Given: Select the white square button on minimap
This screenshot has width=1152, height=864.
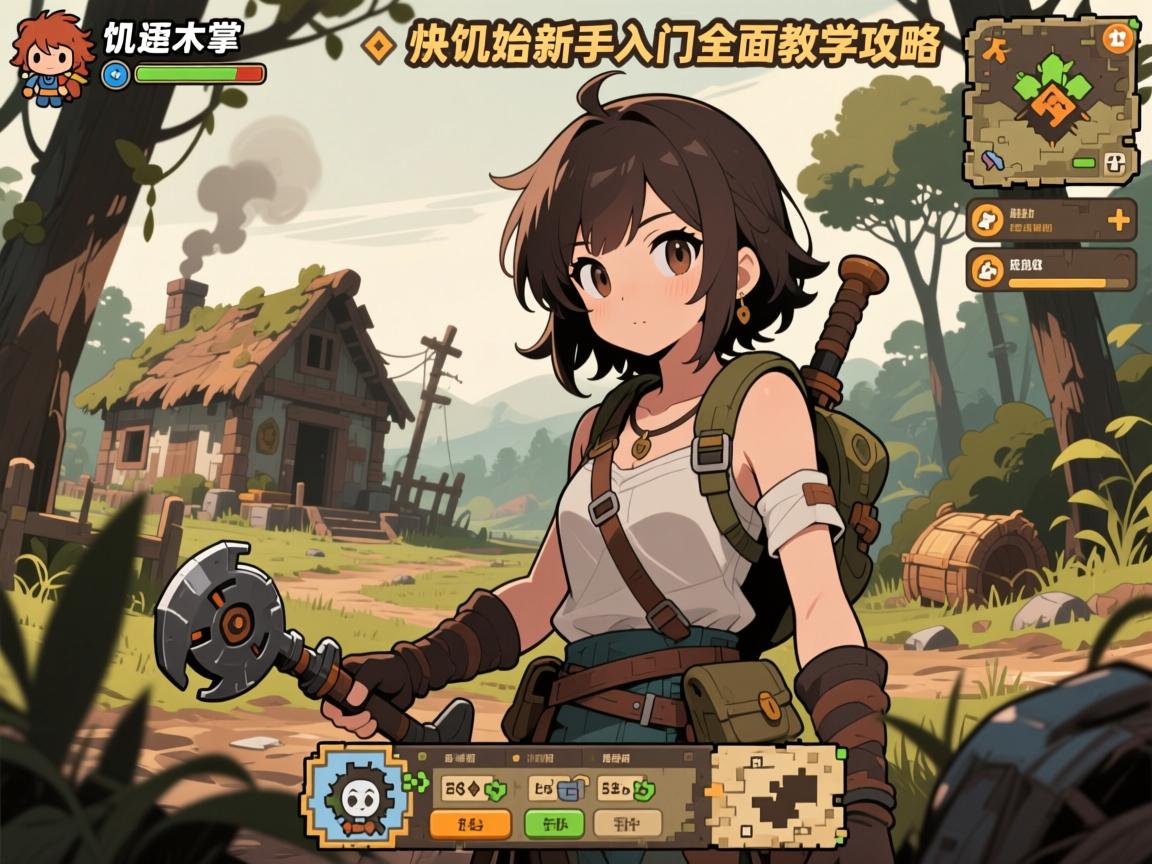Looking at the screenshot, I should pyautogui.click(x=1117, y=165).
